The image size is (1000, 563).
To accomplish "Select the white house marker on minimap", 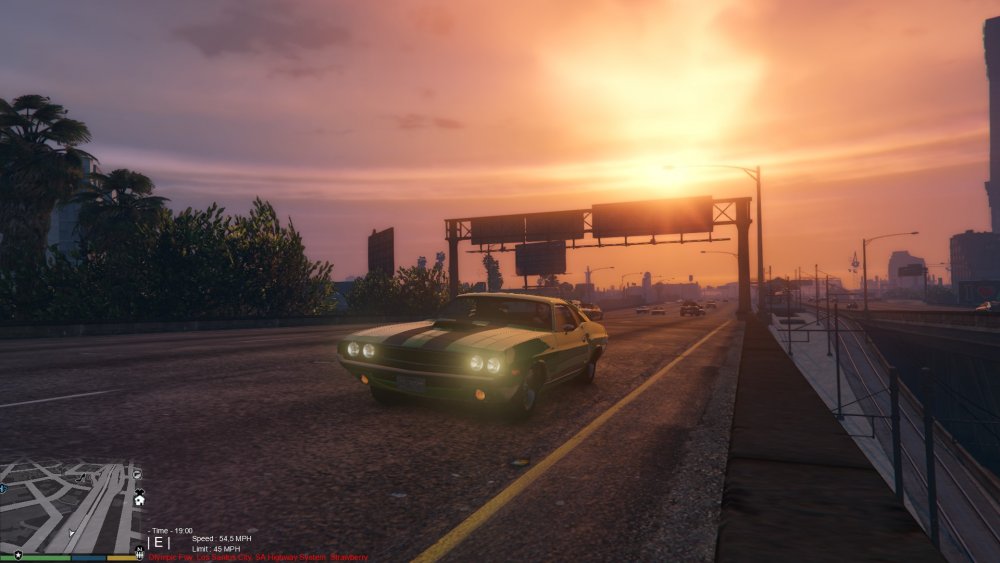I will [139, 499].
